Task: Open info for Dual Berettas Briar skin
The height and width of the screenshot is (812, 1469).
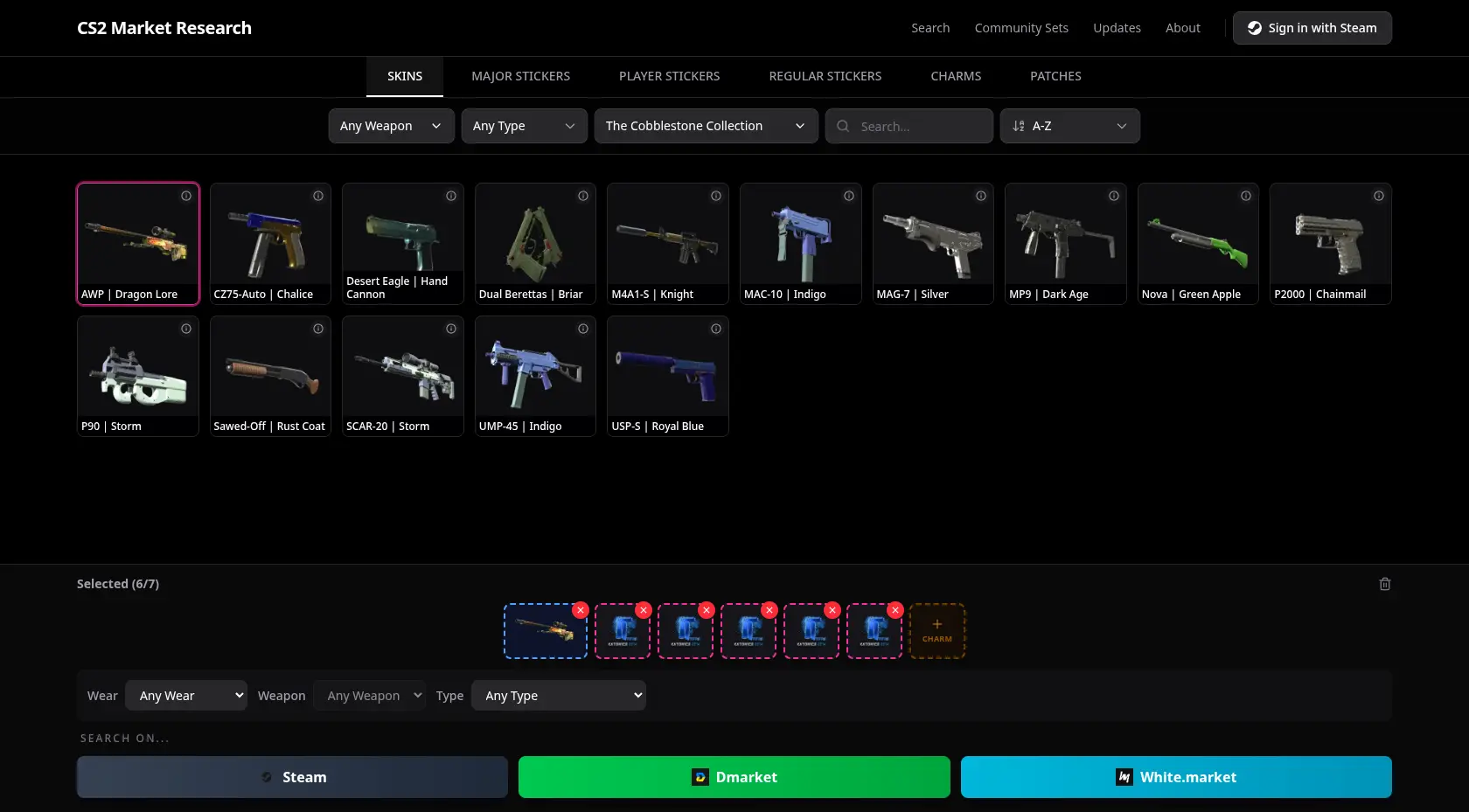Action: click(x=583, y=196)
